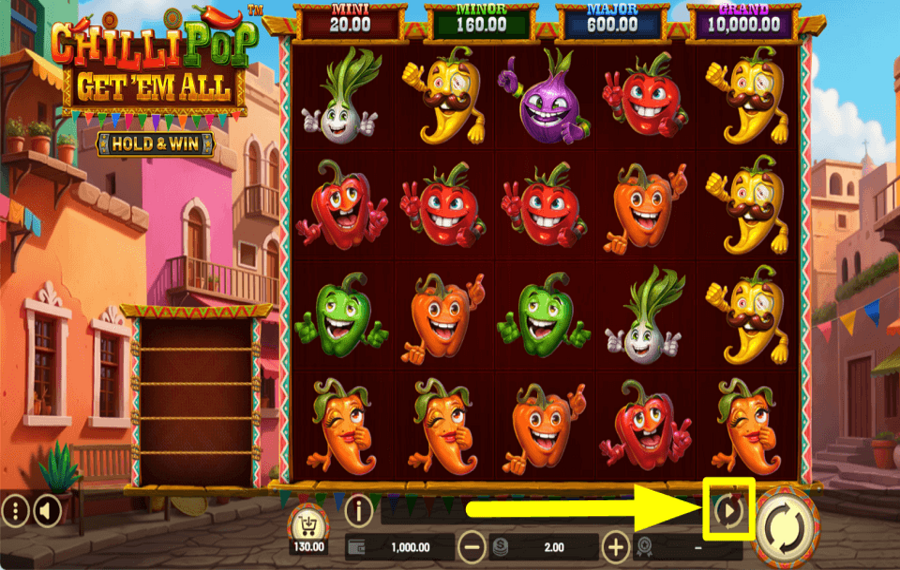Toggle the sound speaker icon
Screen dimensions: 900x570
[x=45, y=512]
